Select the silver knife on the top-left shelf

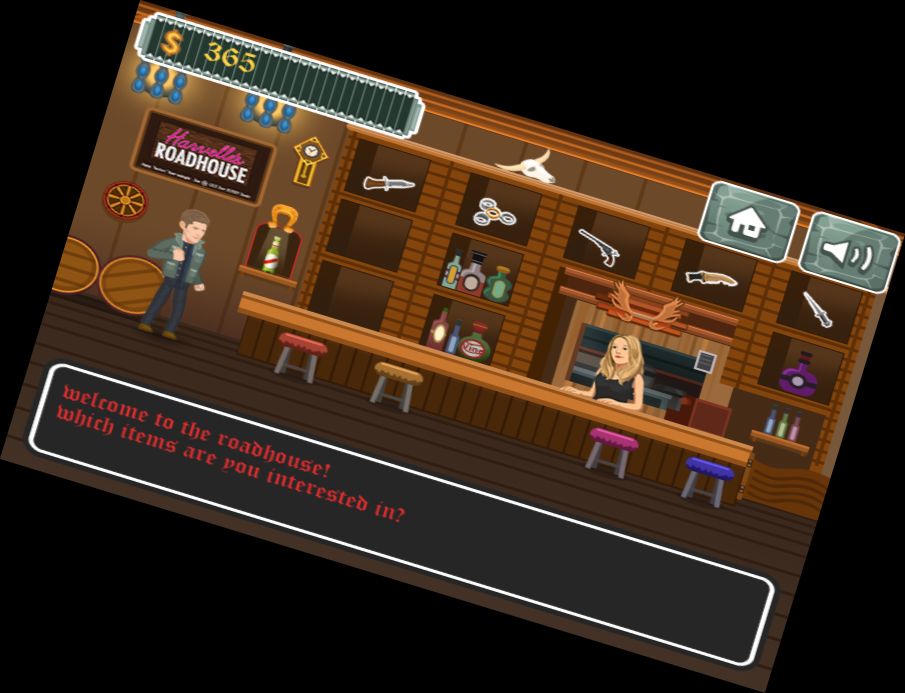(x=388, y=182)
